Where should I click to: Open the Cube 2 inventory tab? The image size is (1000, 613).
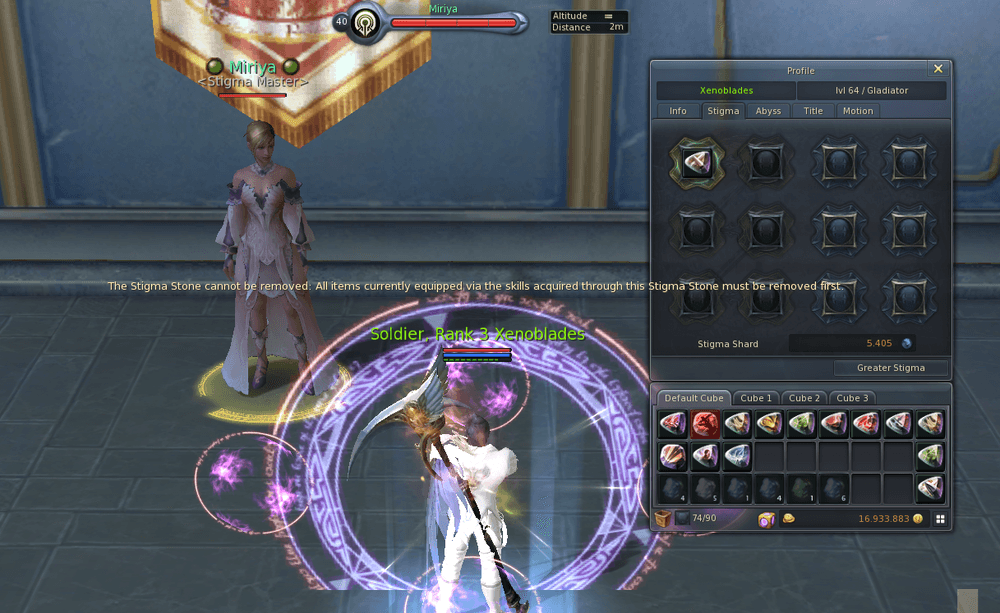point(803,398)
